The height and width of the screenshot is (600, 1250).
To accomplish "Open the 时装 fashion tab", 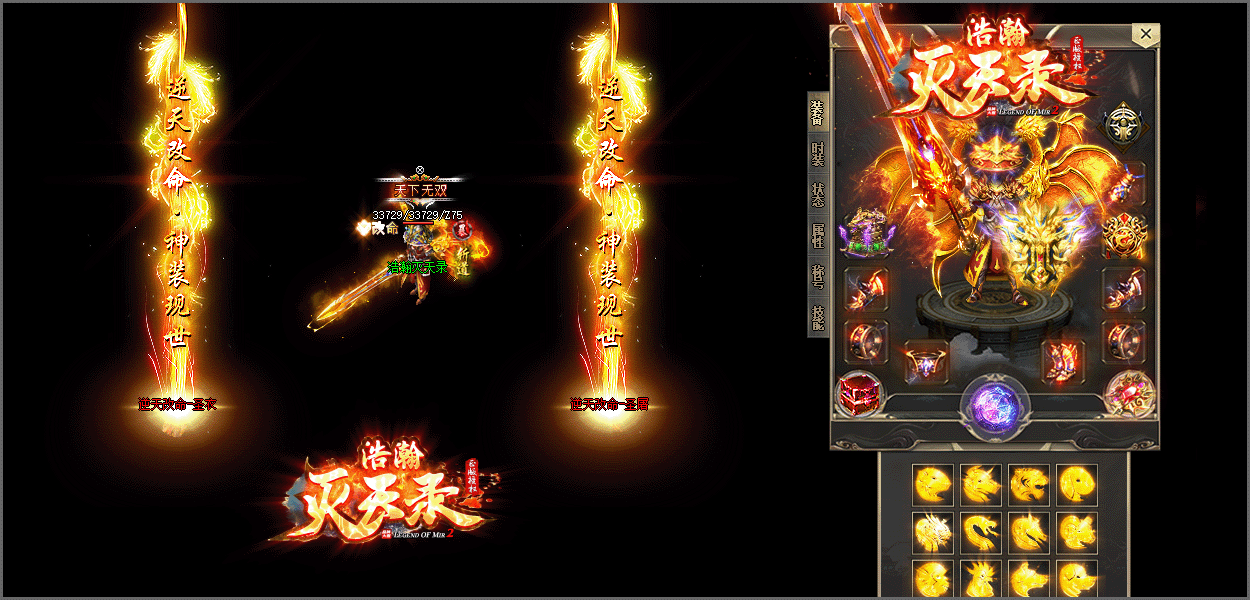I will coord(818,155).
